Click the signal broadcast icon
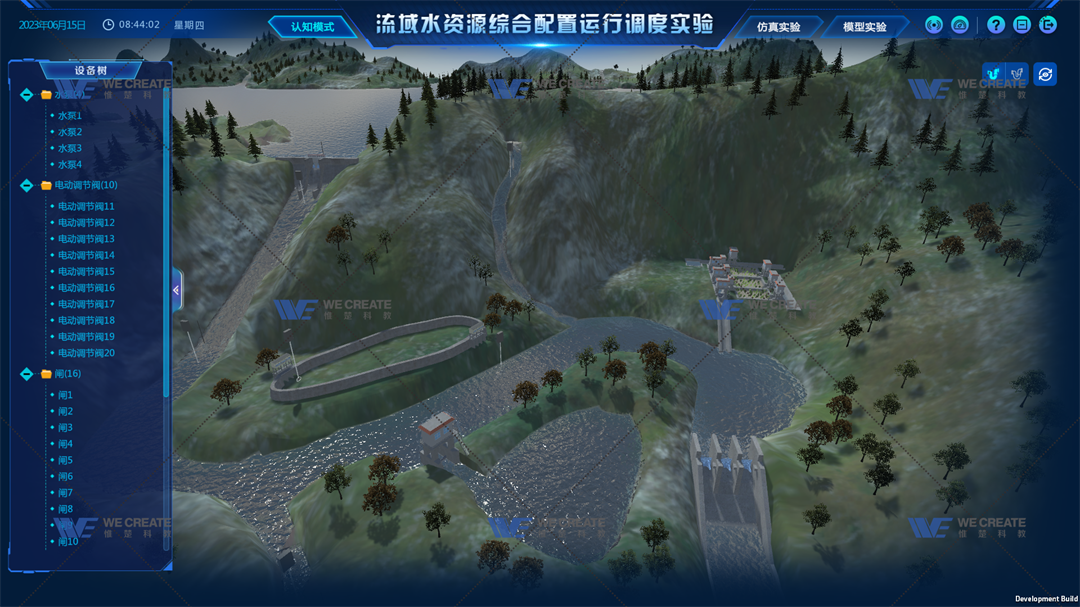This screenshot has height=607, width=1080. click(934, 25)
